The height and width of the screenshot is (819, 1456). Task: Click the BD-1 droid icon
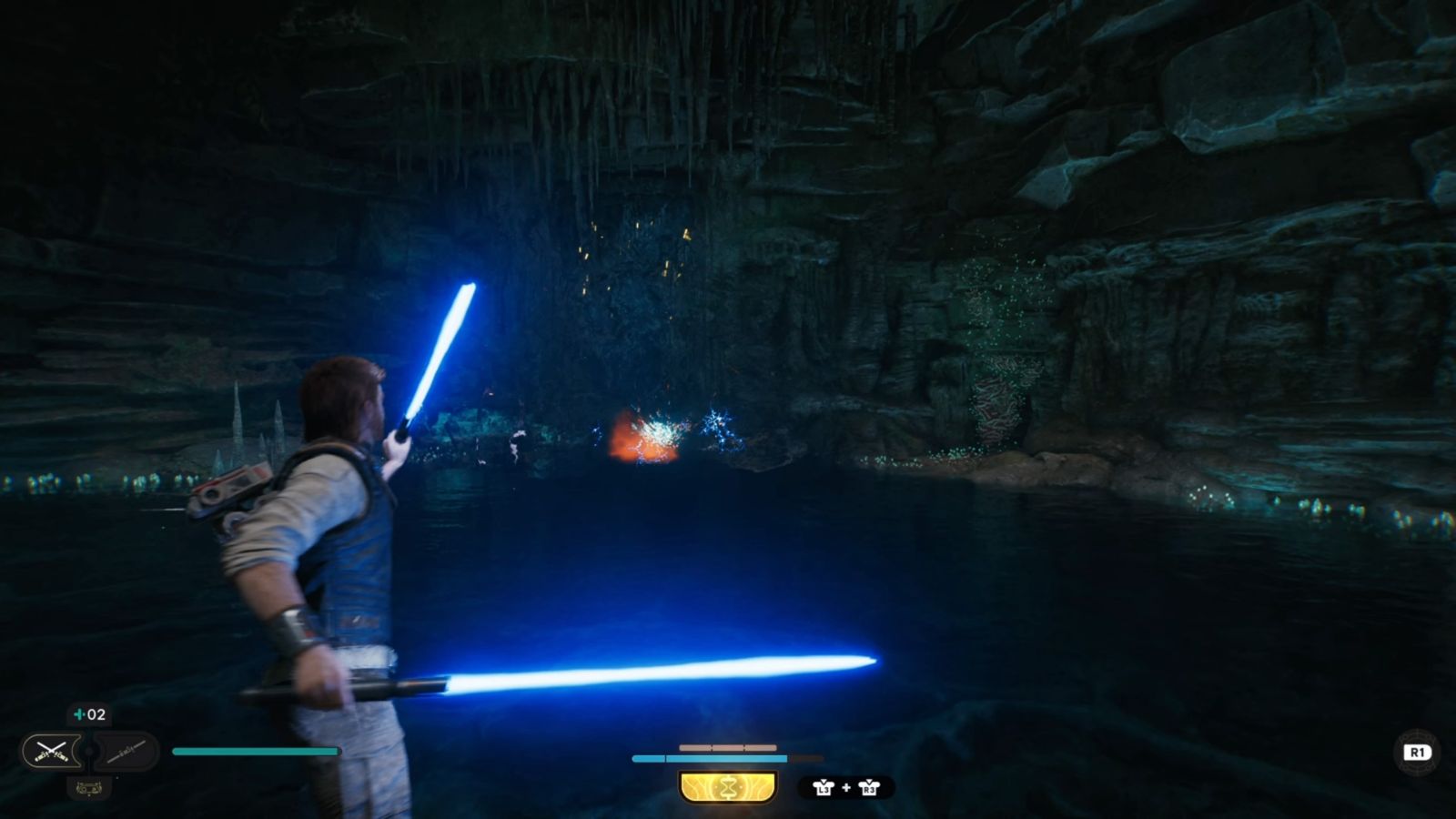point(89,788)
